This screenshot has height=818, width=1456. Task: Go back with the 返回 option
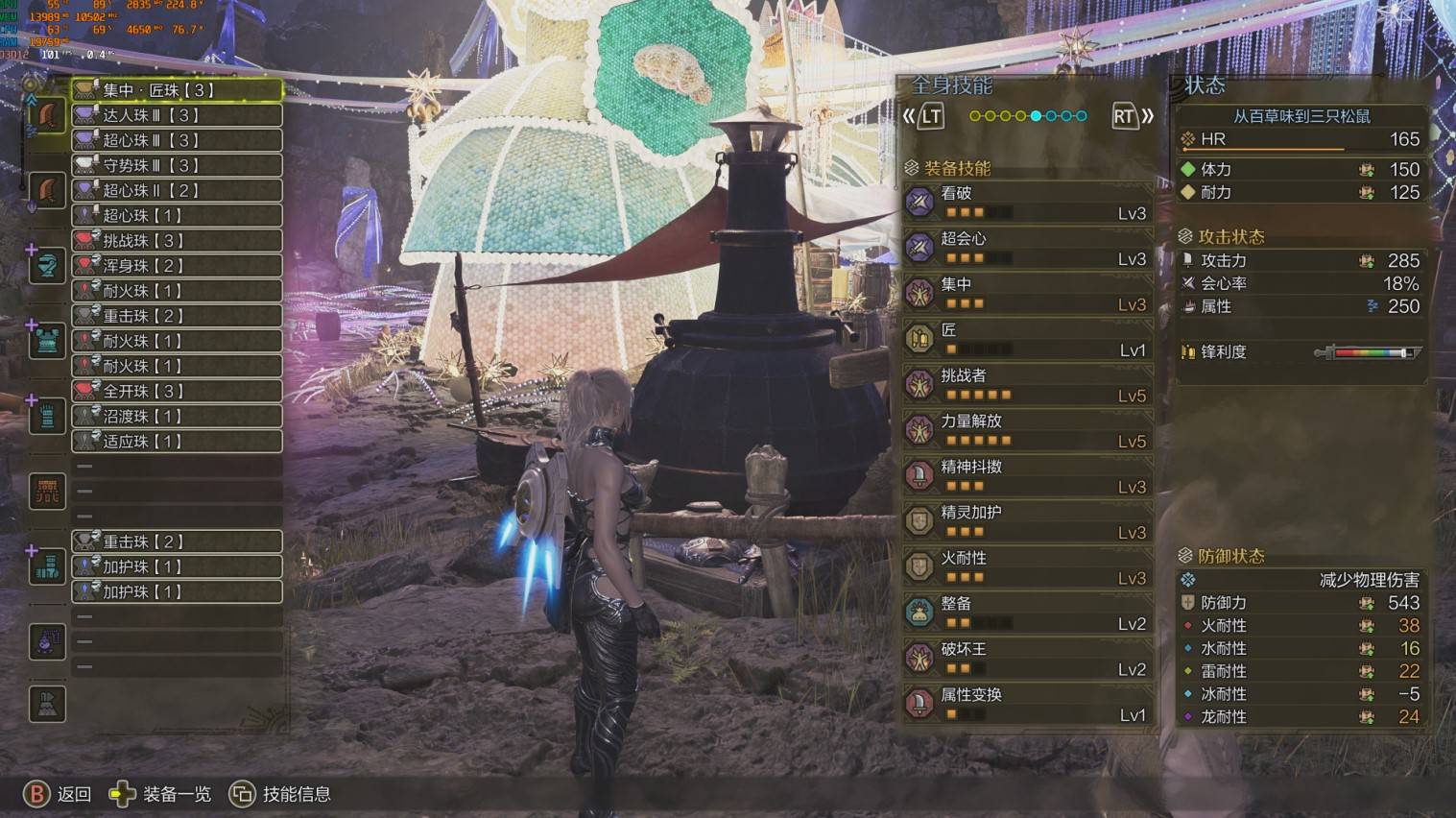point(58,794)
